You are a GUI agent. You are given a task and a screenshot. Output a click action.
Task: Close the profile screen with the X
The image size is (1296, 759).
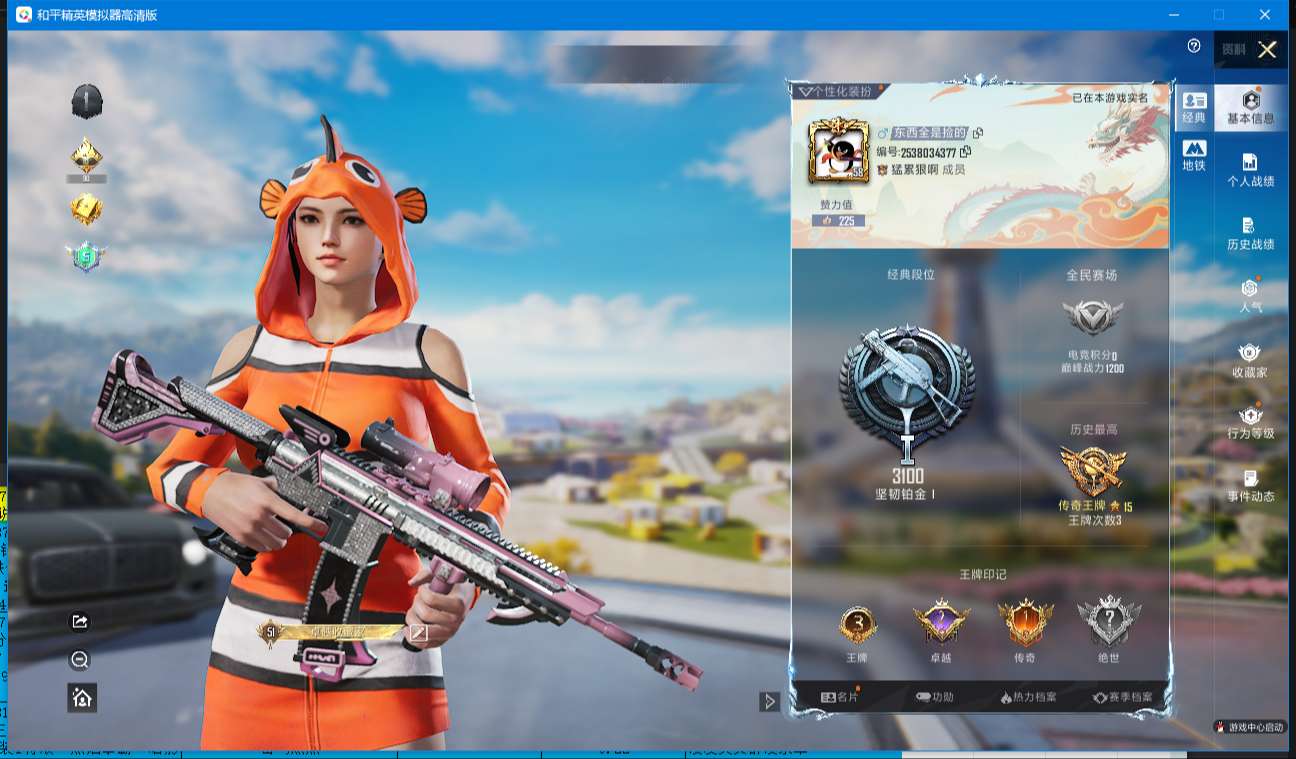click(x=1267, y=50)
